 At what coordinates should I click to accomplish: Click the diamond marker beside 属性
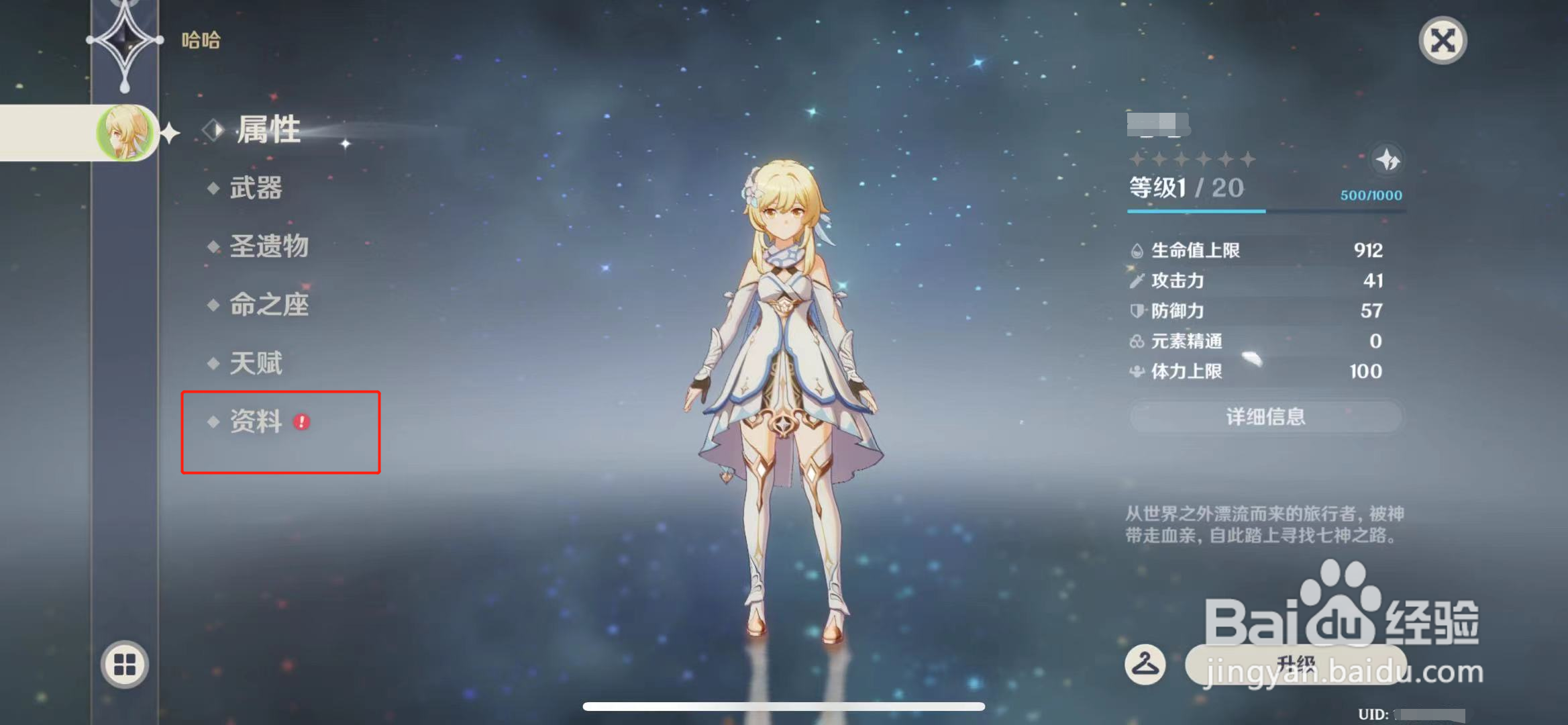tap(213, 130)
